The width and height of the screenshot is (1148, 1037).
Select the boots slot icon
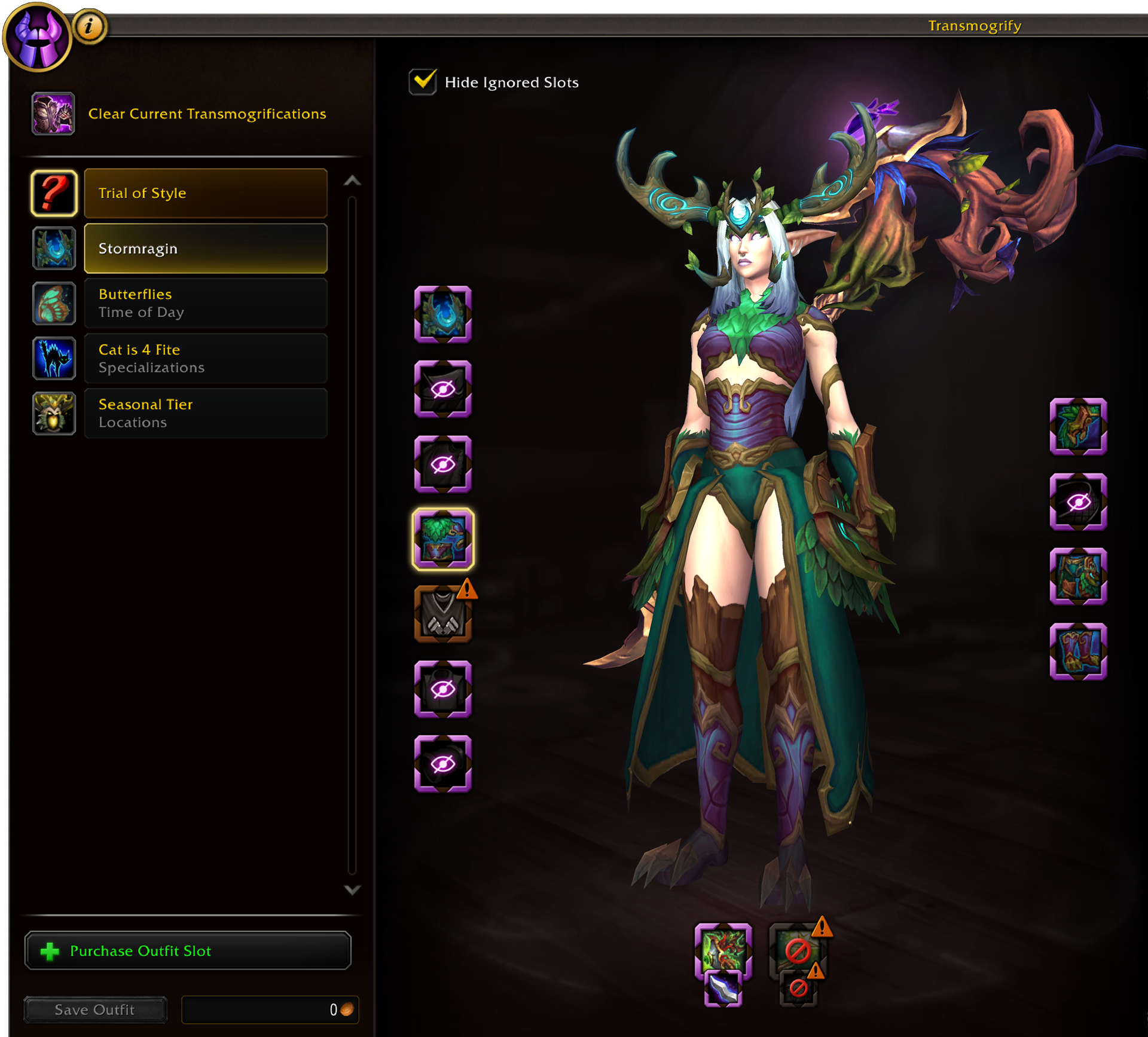pyautogui.click(x=1078, y=651)
